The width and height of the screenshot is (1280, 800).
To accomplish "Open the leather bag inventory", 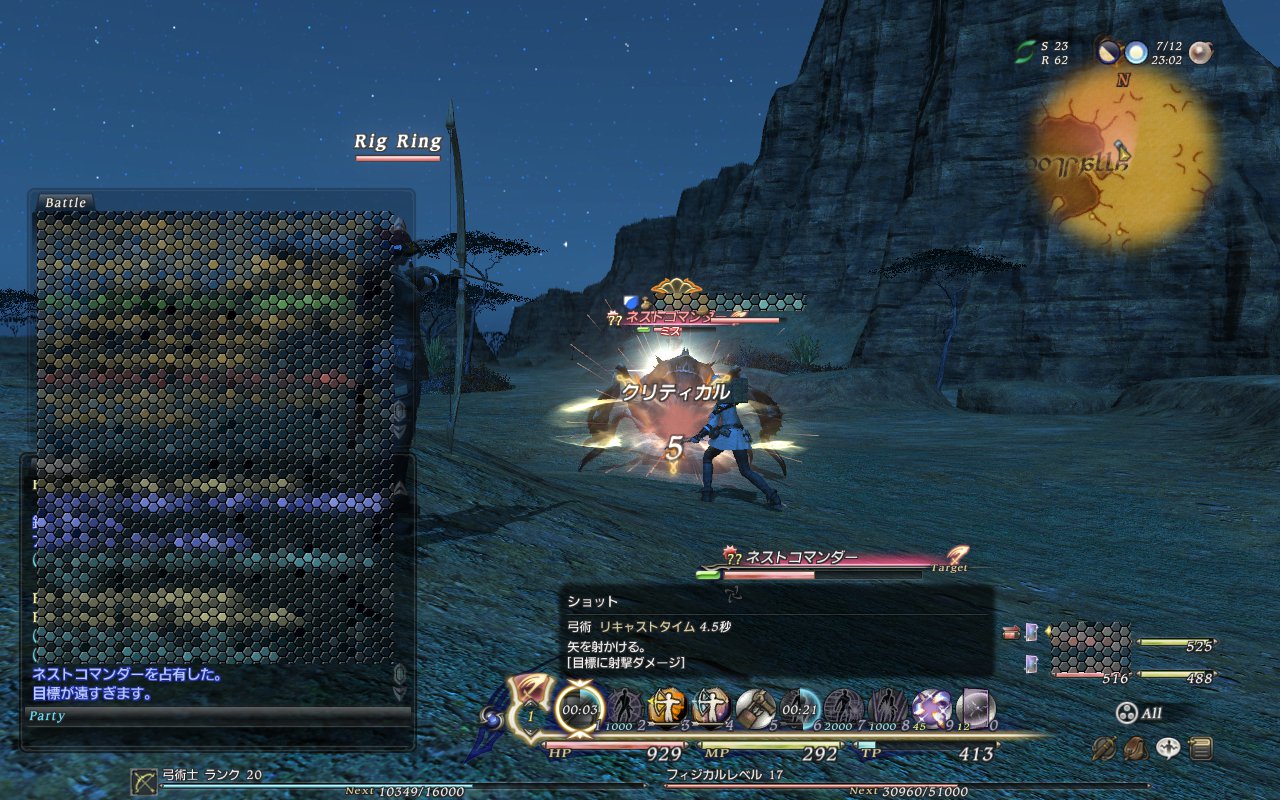I will pos(1136,747).
